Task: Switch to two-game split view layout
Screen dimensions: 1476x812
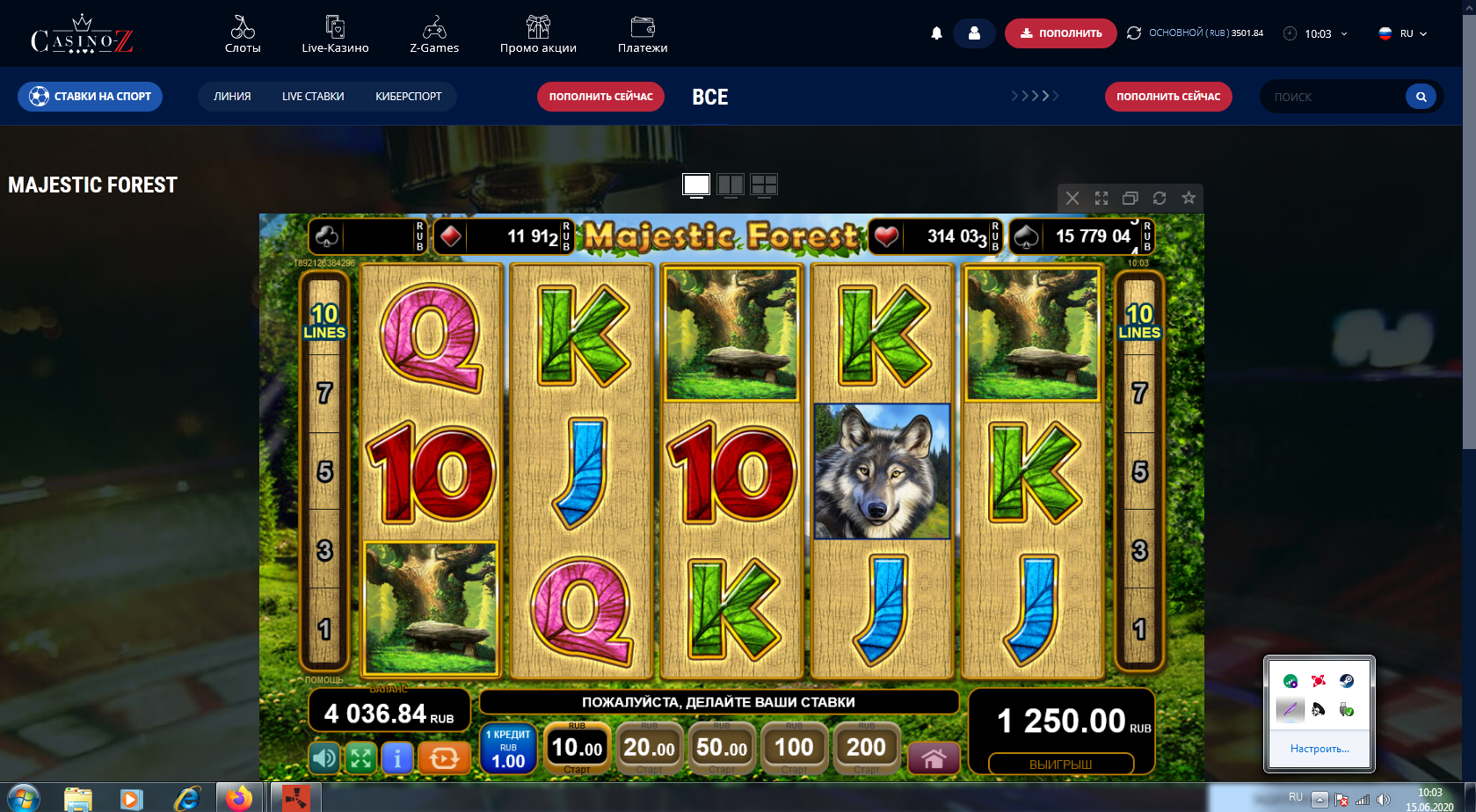Action: (x=731, y=185)
